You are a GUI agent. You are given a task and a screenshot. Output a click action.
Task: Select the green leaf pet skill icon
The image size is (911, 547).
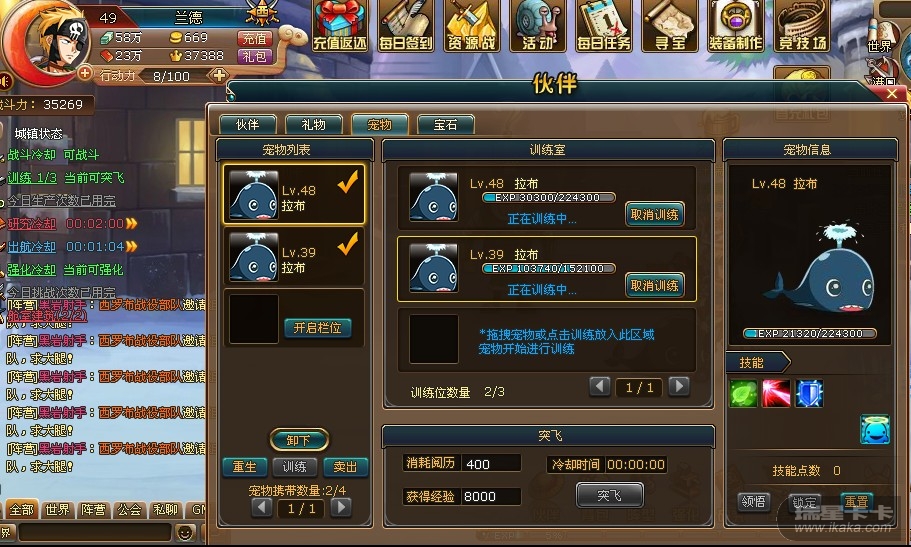coord(744,394)
